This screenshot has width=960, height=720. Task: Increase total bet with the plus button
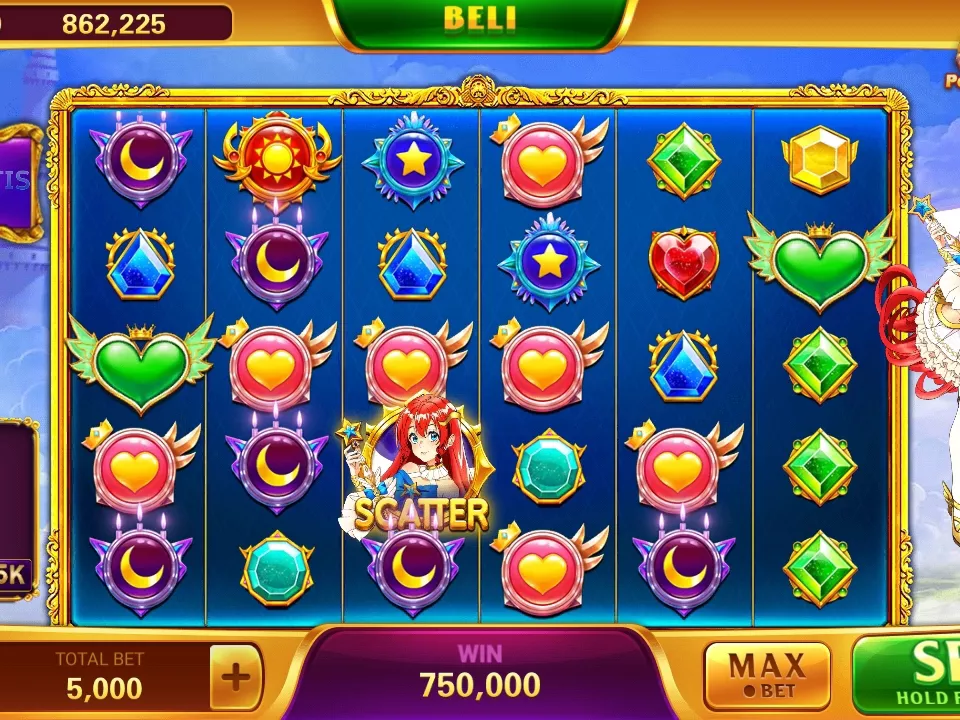[x=236, y=677]
